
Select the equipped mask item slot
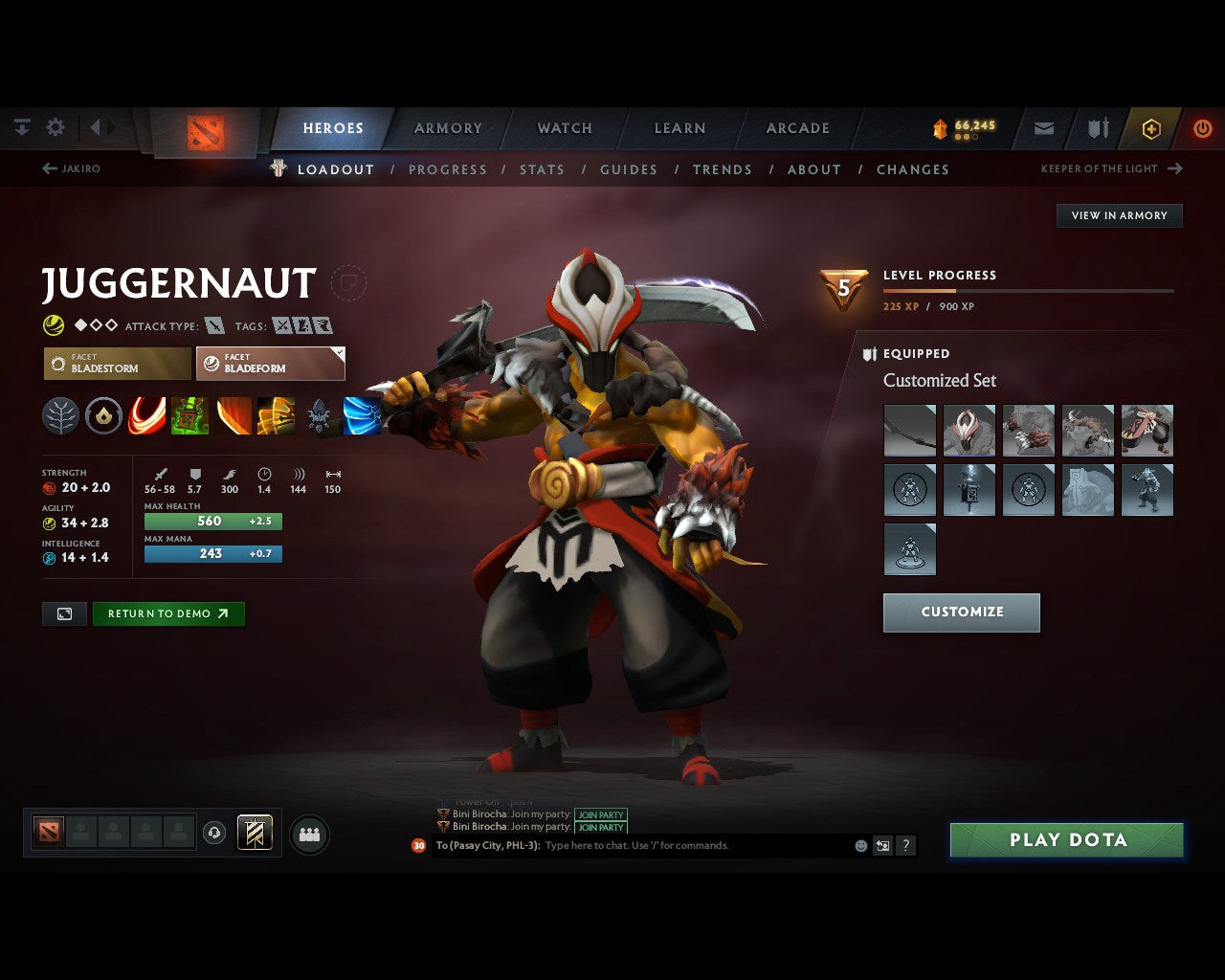pos(969,430)
